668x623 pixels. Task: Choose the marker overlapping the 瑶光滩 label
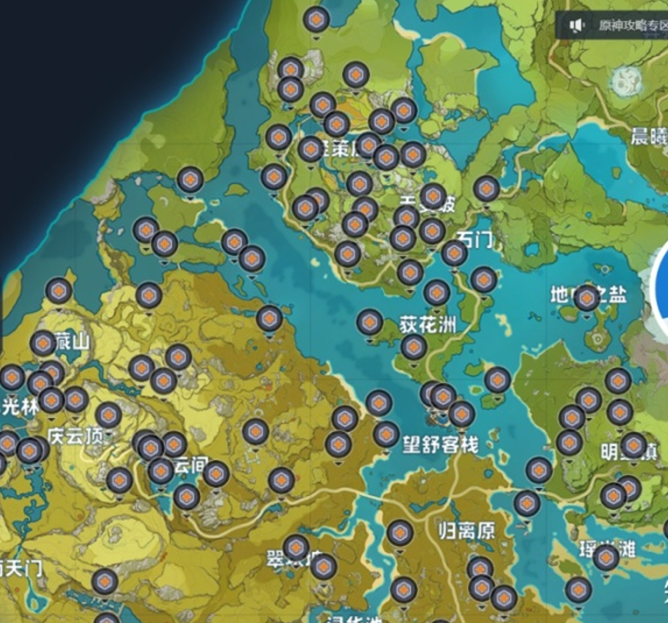click(606, 556)
